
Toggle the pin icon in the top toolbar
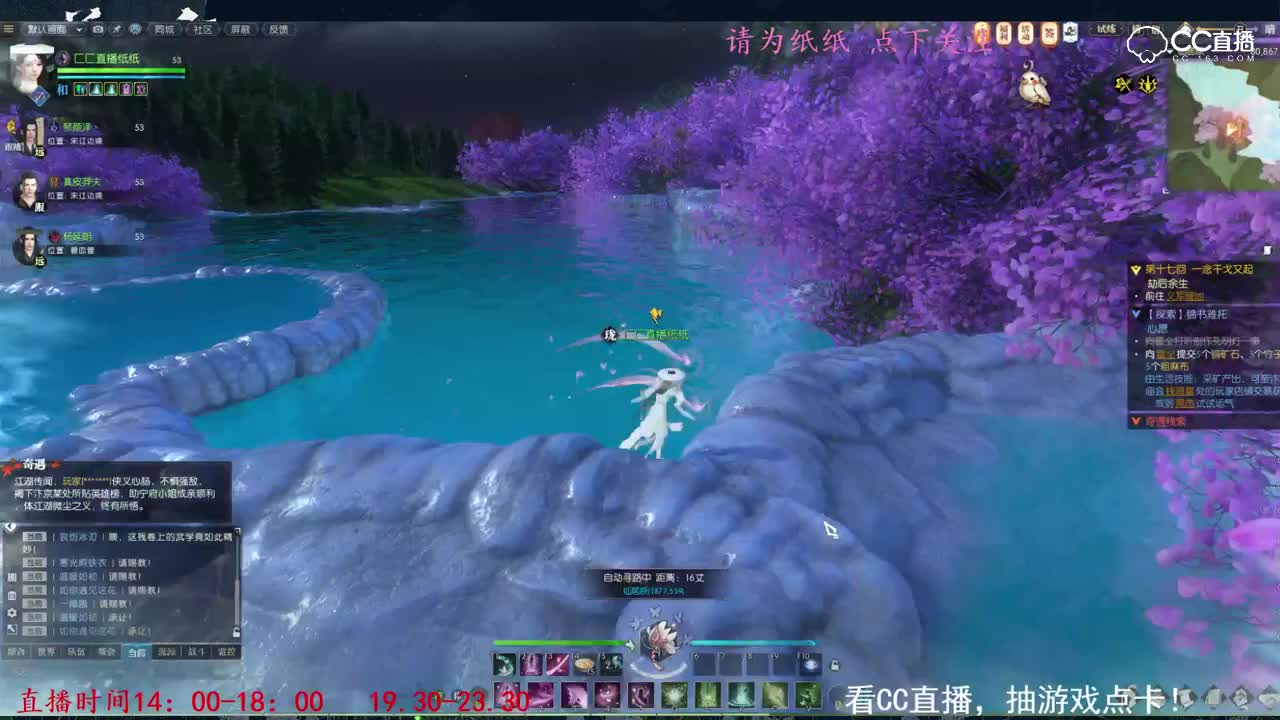point(117,29)
